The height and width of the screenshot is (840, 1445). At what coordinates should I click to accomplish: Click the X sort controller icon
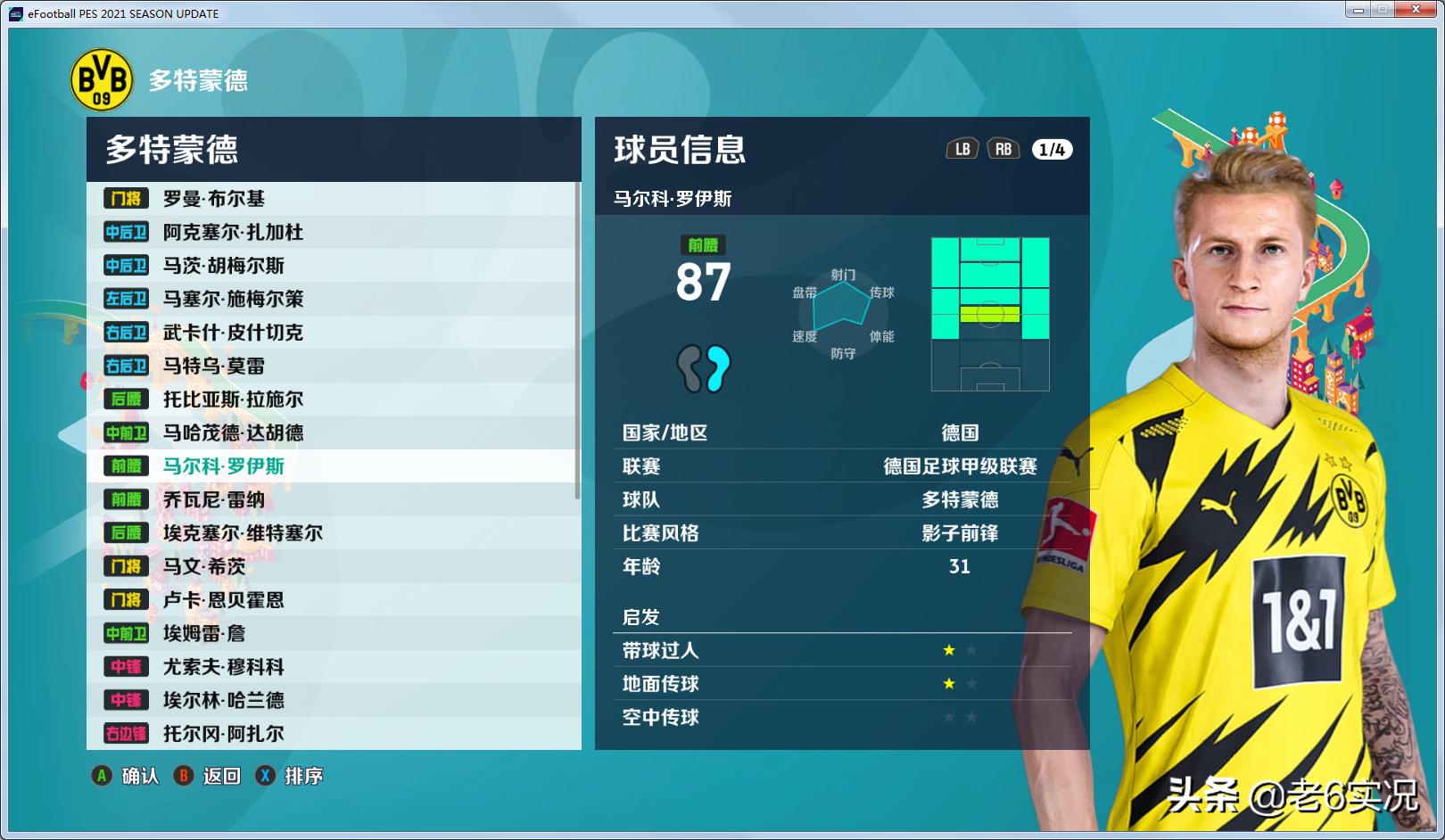coord(264,776)
